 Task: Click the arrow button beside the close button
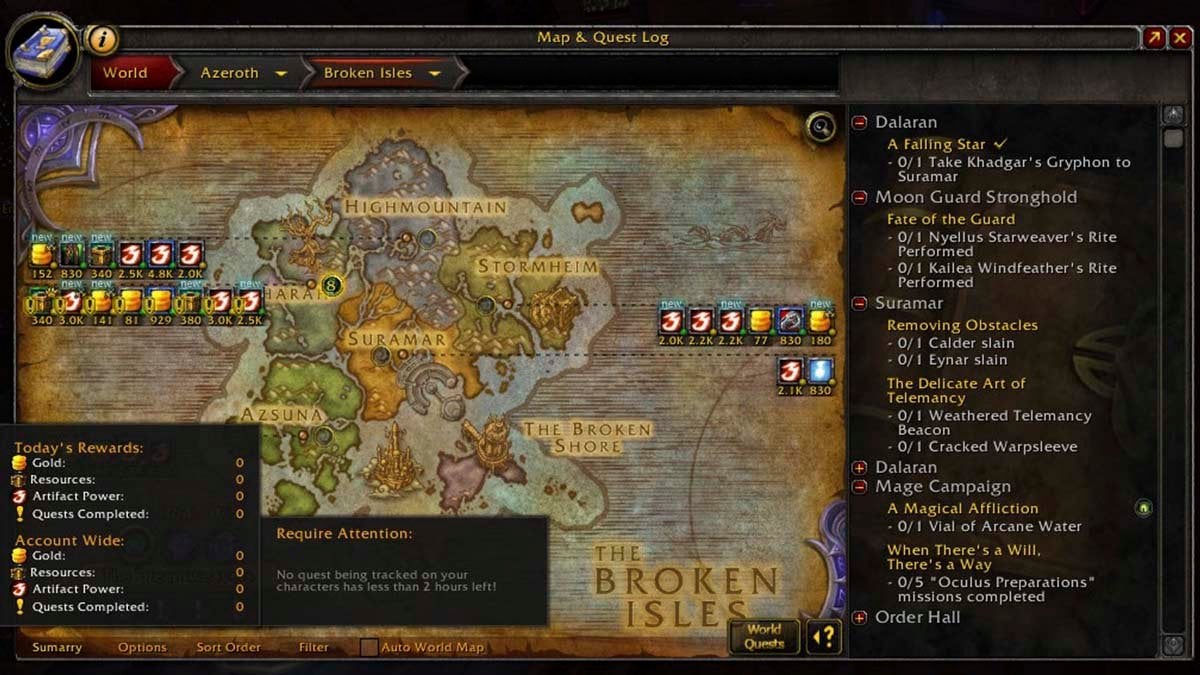[x=1155, y=38]
